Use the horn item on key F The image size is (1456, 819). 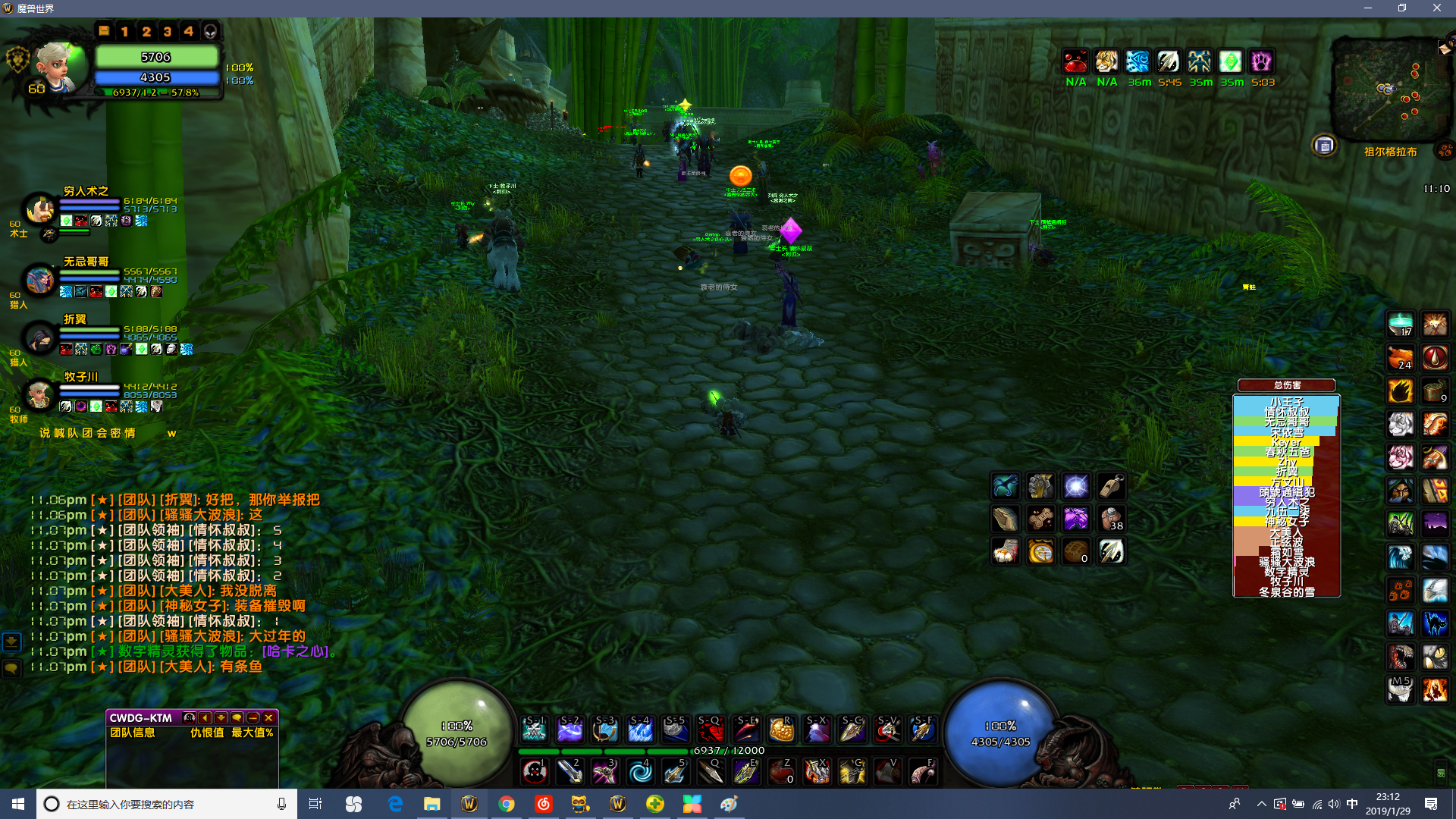pos(922,772)
